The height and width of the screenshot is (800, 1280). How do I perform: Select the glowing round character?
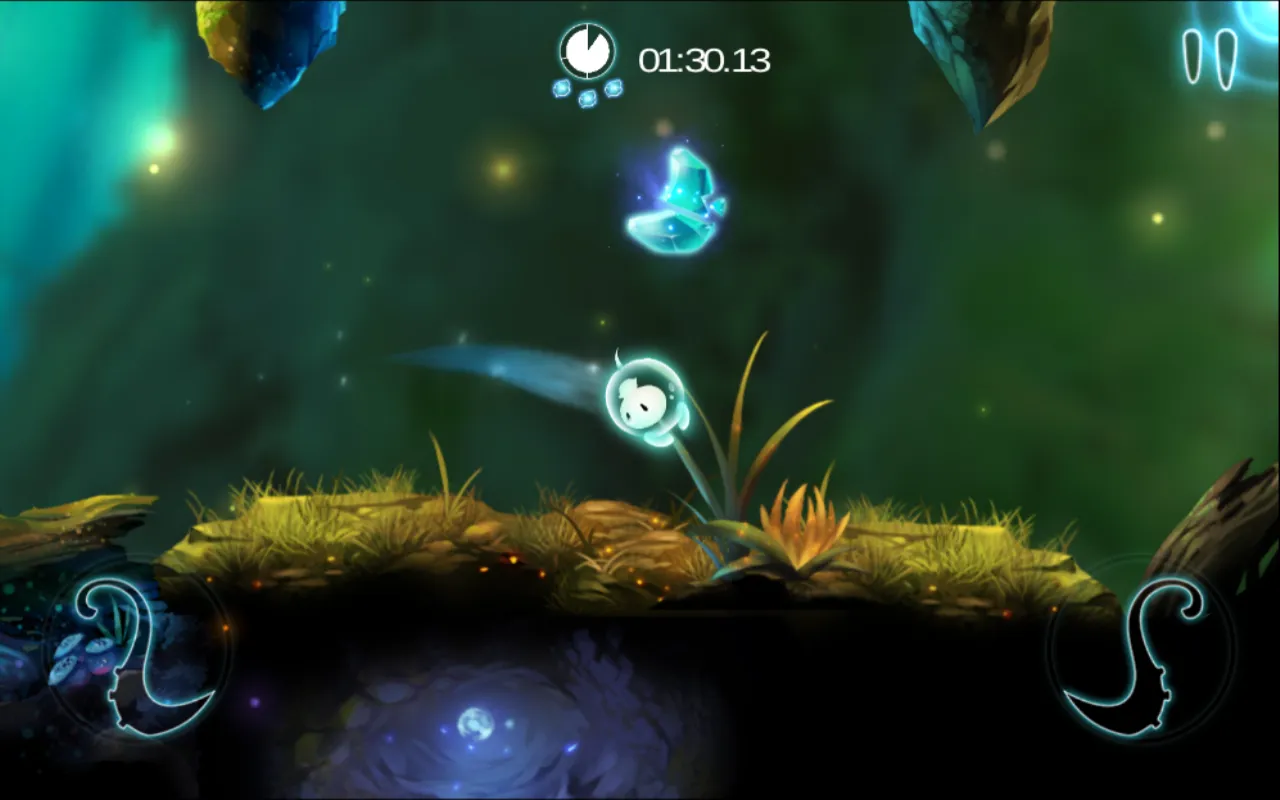point(645,400)
